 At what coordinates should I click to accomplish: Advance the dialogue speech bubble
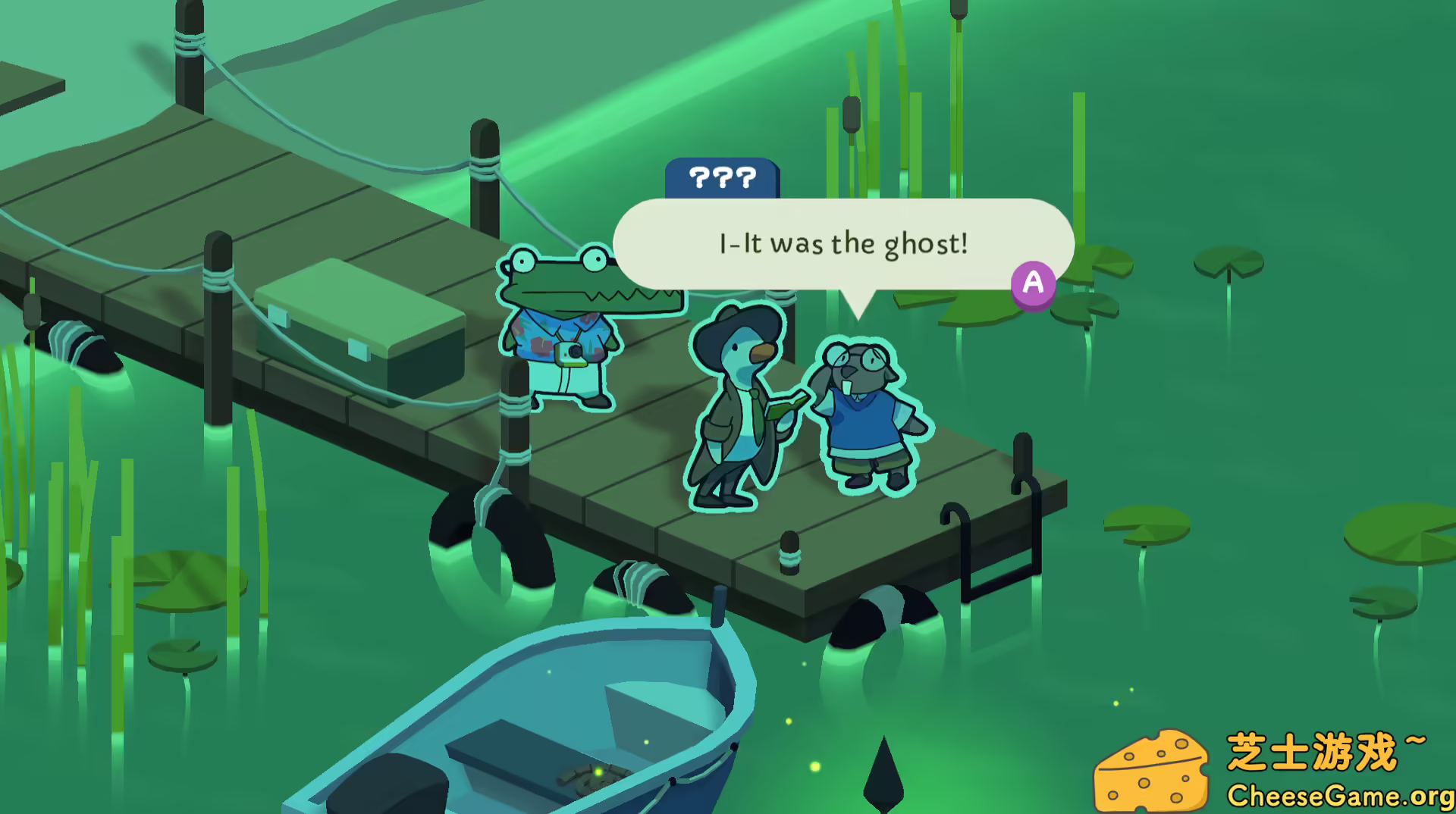[x=1034, y=282]
